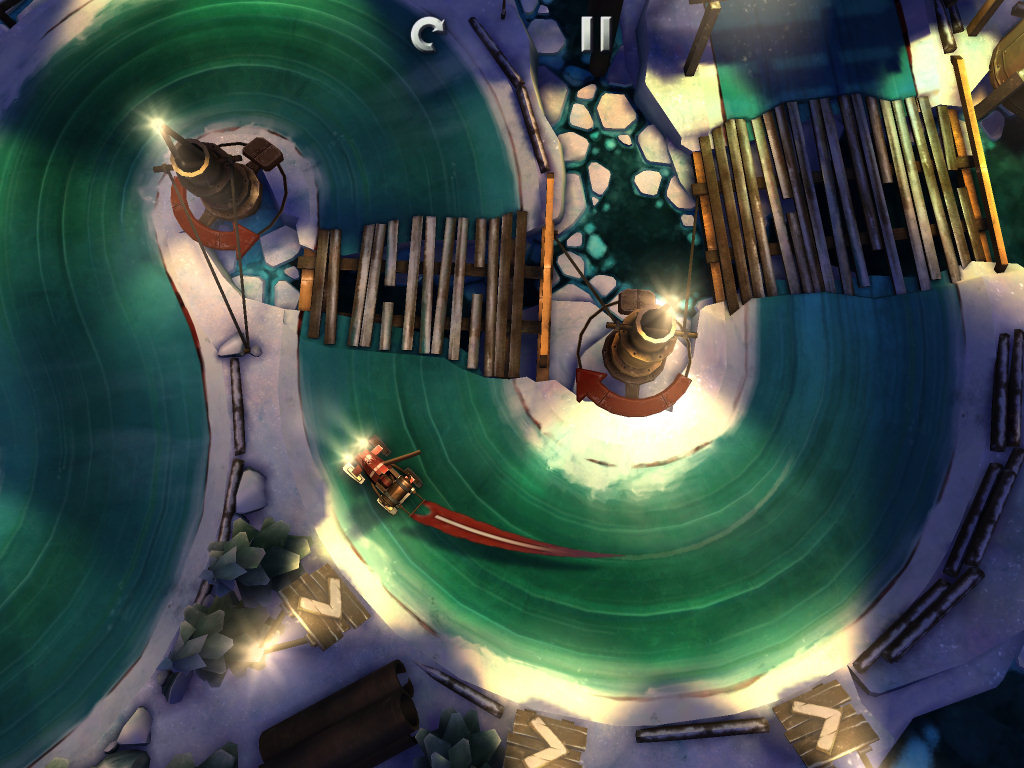Pause the game
This screenshot has width=1024, height=768.
coord(594,35)
